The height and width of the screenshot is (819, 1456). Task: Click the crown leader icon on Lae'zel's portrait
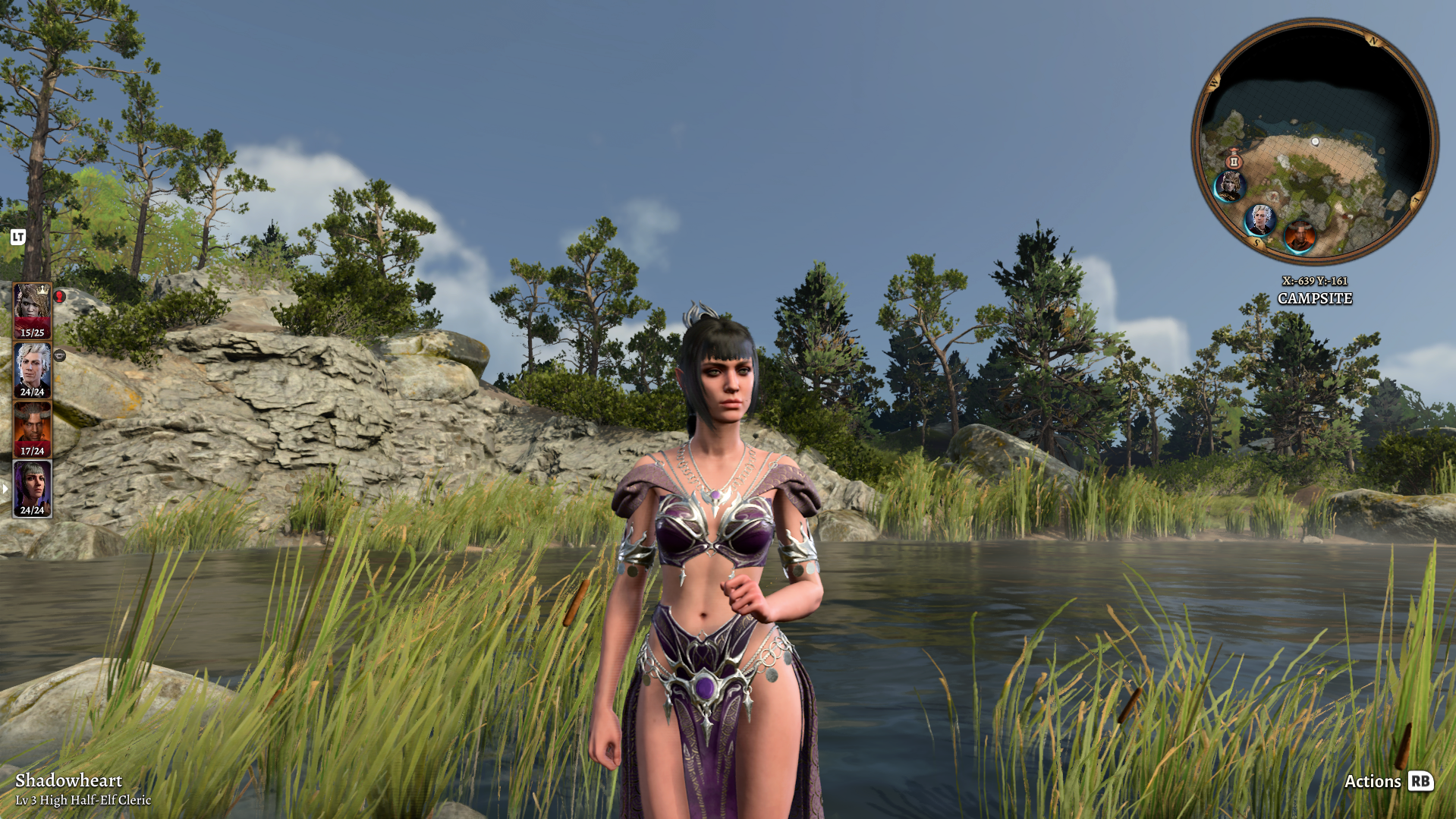[x=41, y=291]
